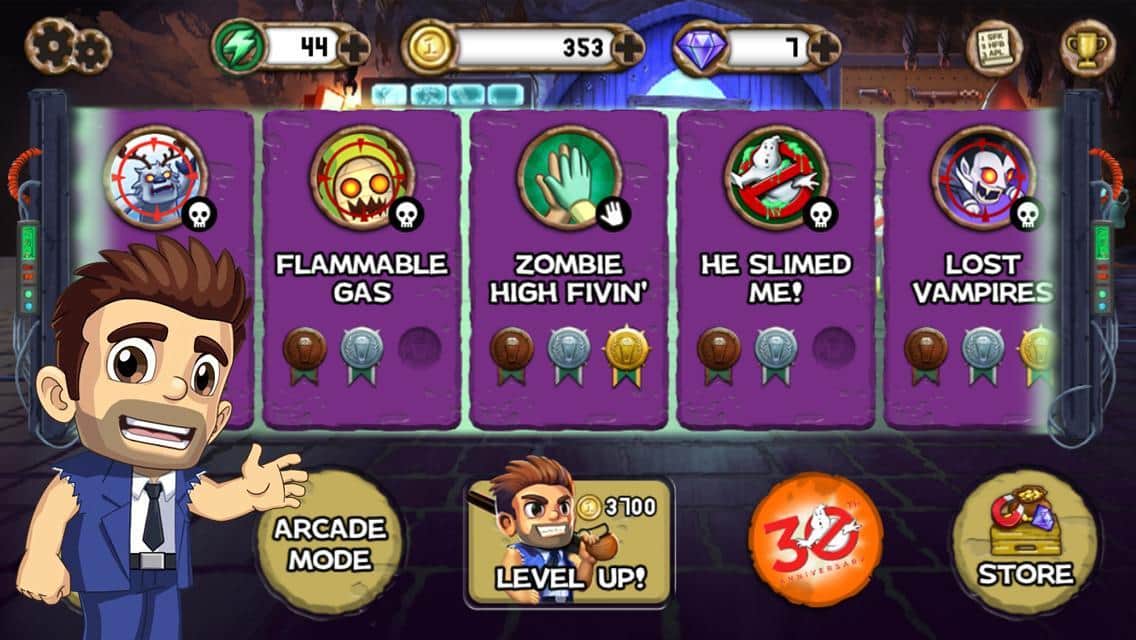The image size is (1136, 640).
Task: Open the settings gears menu
Action: [x=68, y=45]
